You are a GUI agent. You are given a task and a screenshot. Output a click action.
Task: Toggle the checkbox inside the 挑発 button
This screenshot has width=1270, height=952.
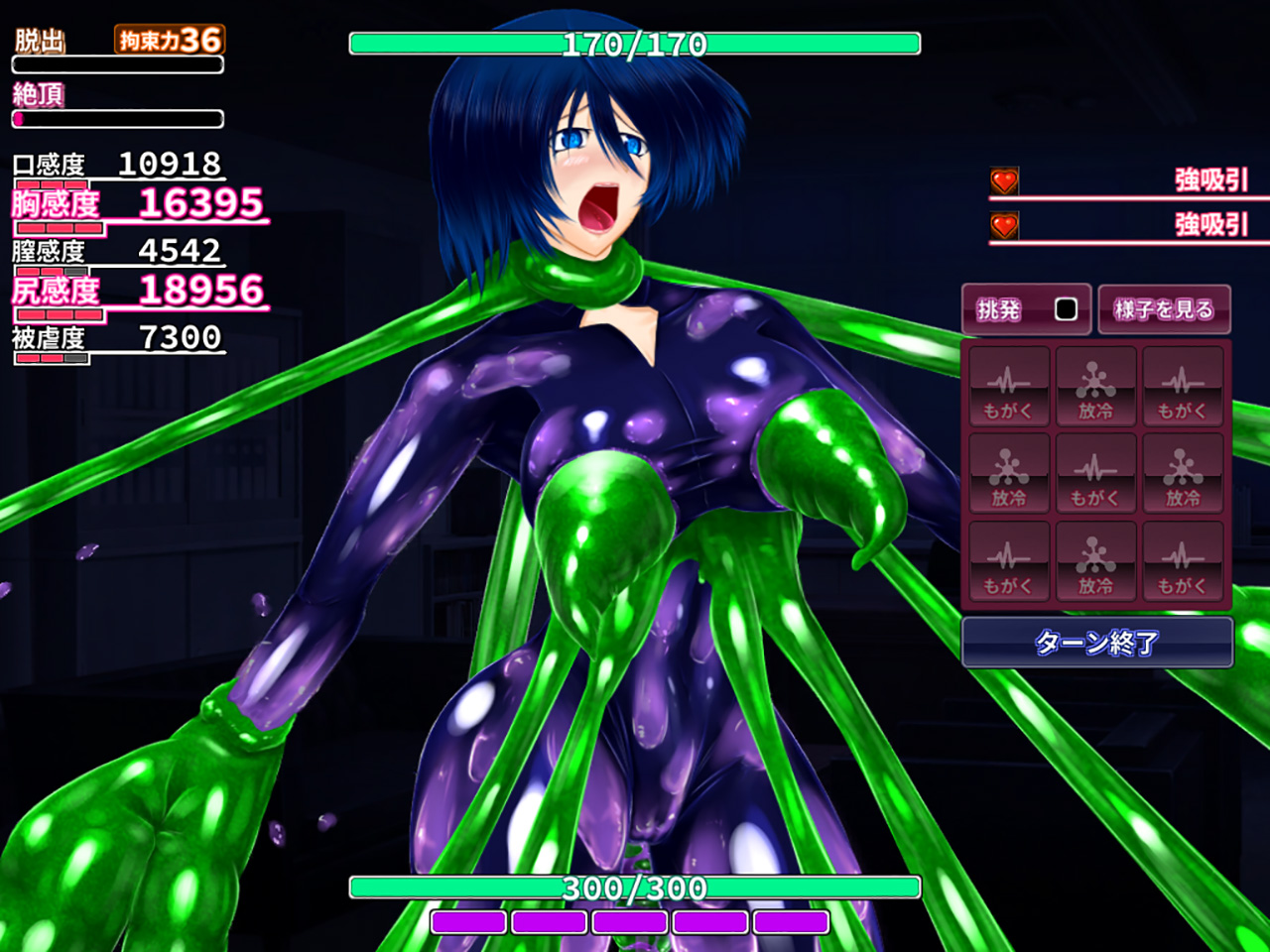pyautogui.click(x=1066, y=309)
